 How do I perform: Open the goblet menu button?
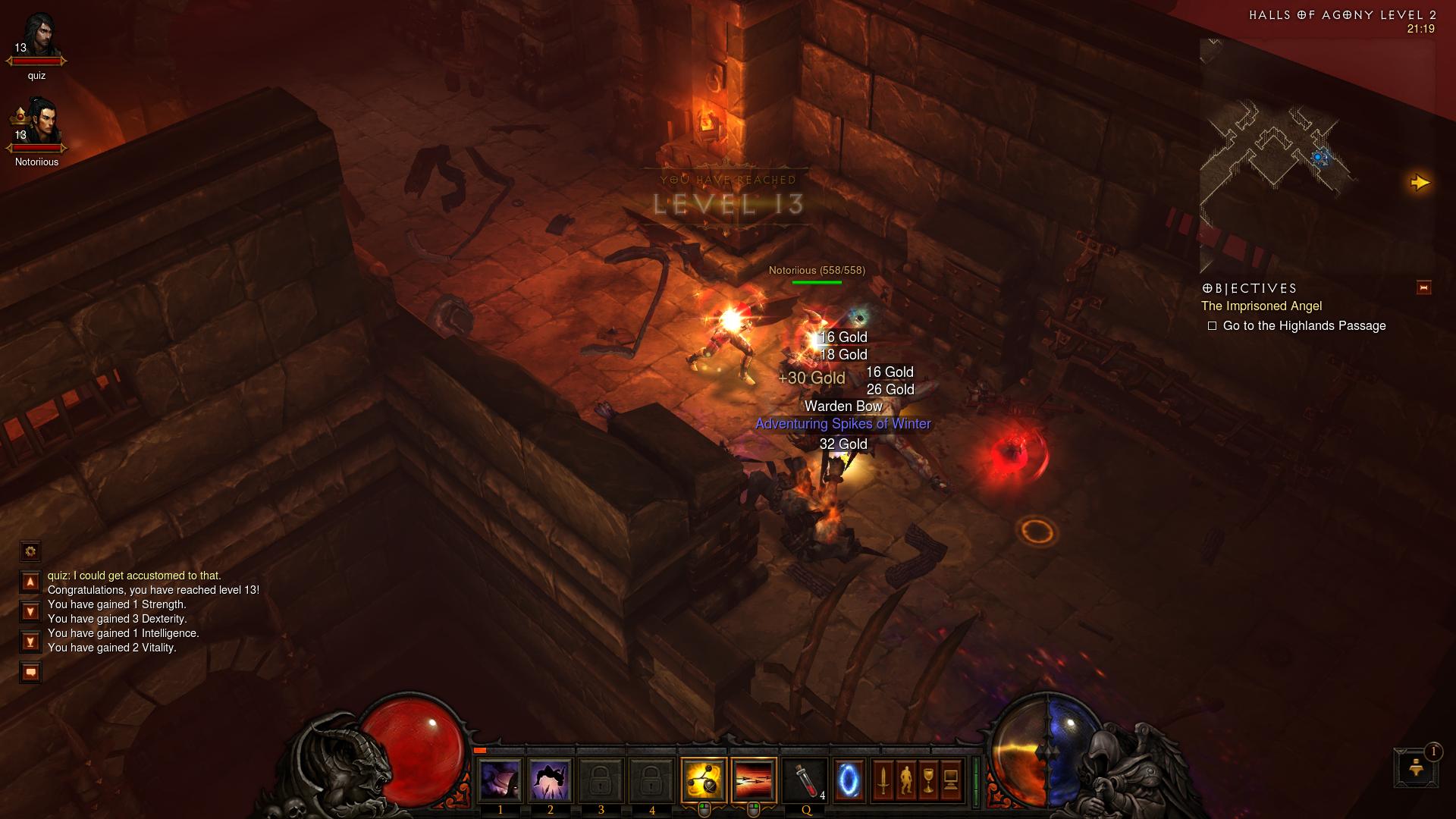pos(928,780)
